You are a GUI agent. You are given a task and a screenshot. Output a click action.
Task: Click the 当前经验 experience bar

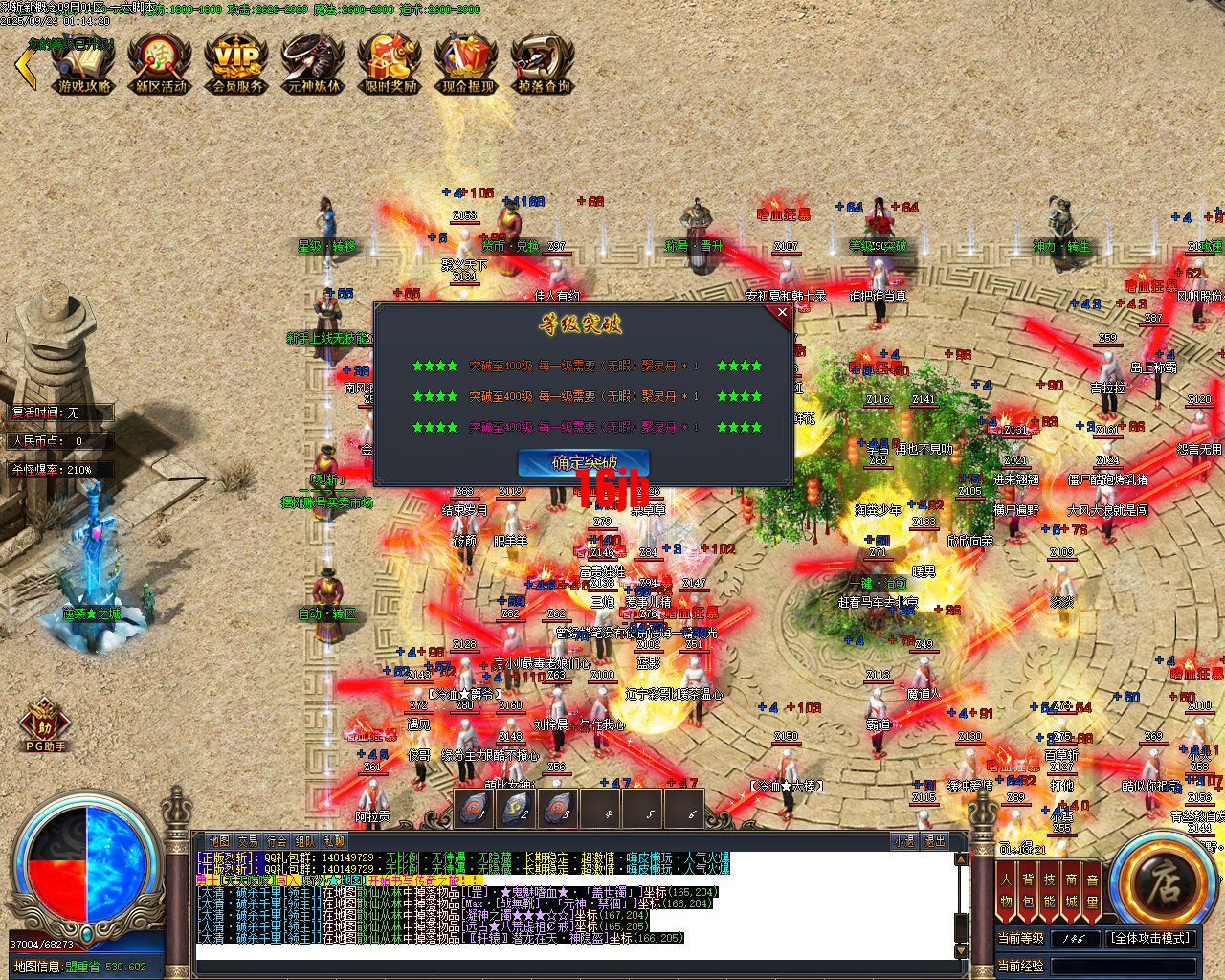(x=1125, y=967)
